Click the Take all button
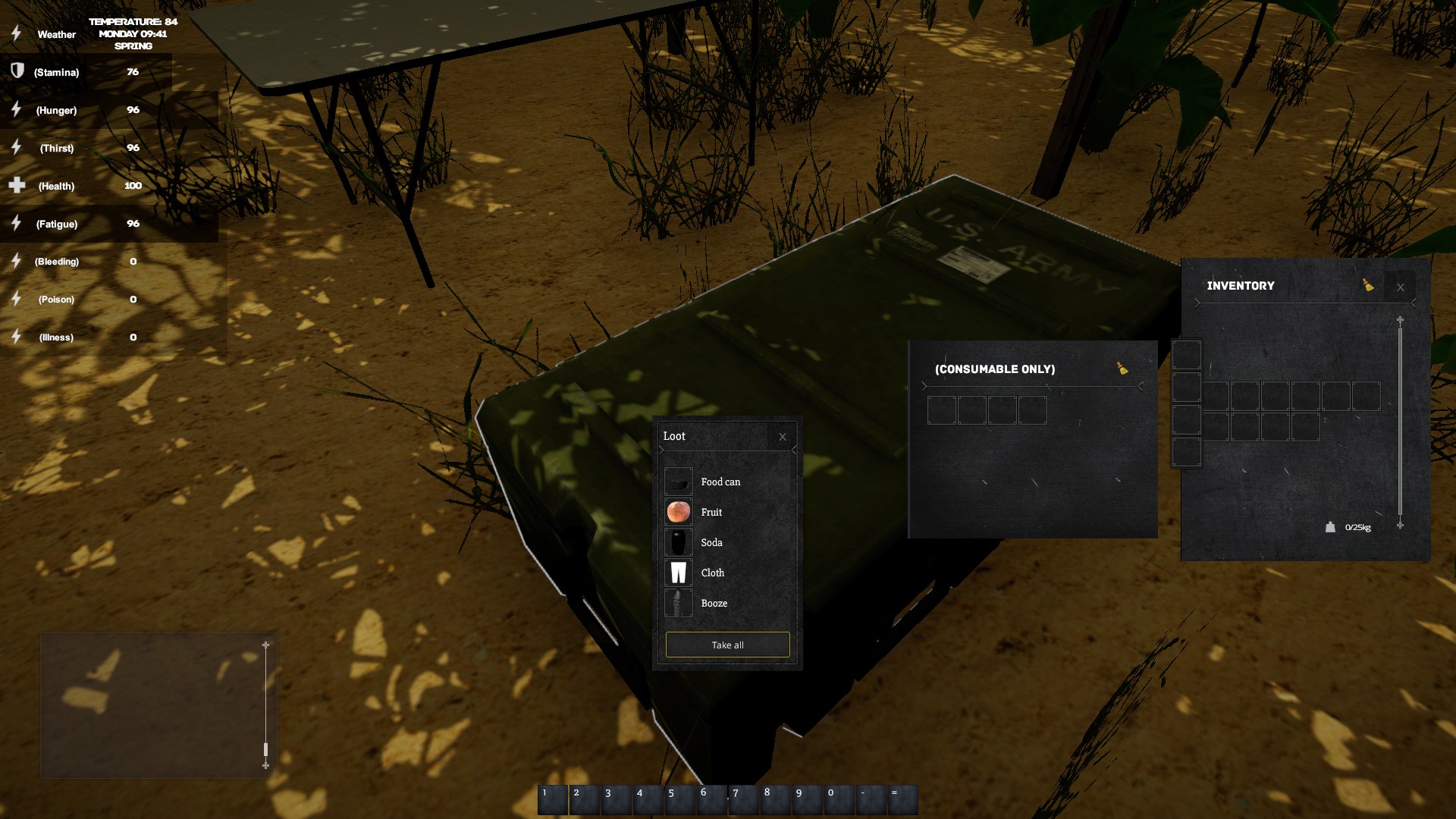 tap(727, 645)
